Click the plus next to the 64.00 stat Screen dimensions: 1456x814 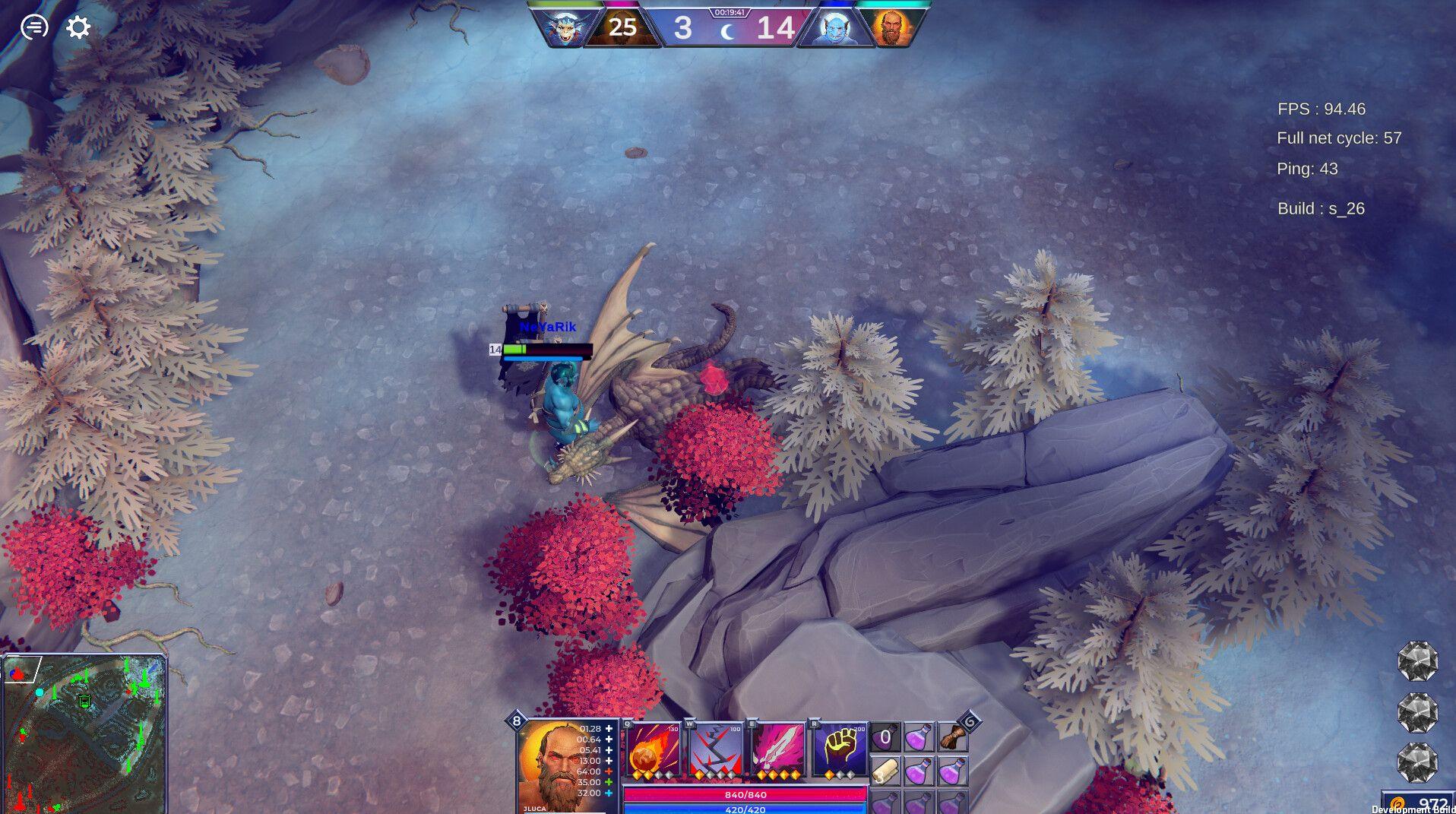pyautogui.click(x=609, y=769)
